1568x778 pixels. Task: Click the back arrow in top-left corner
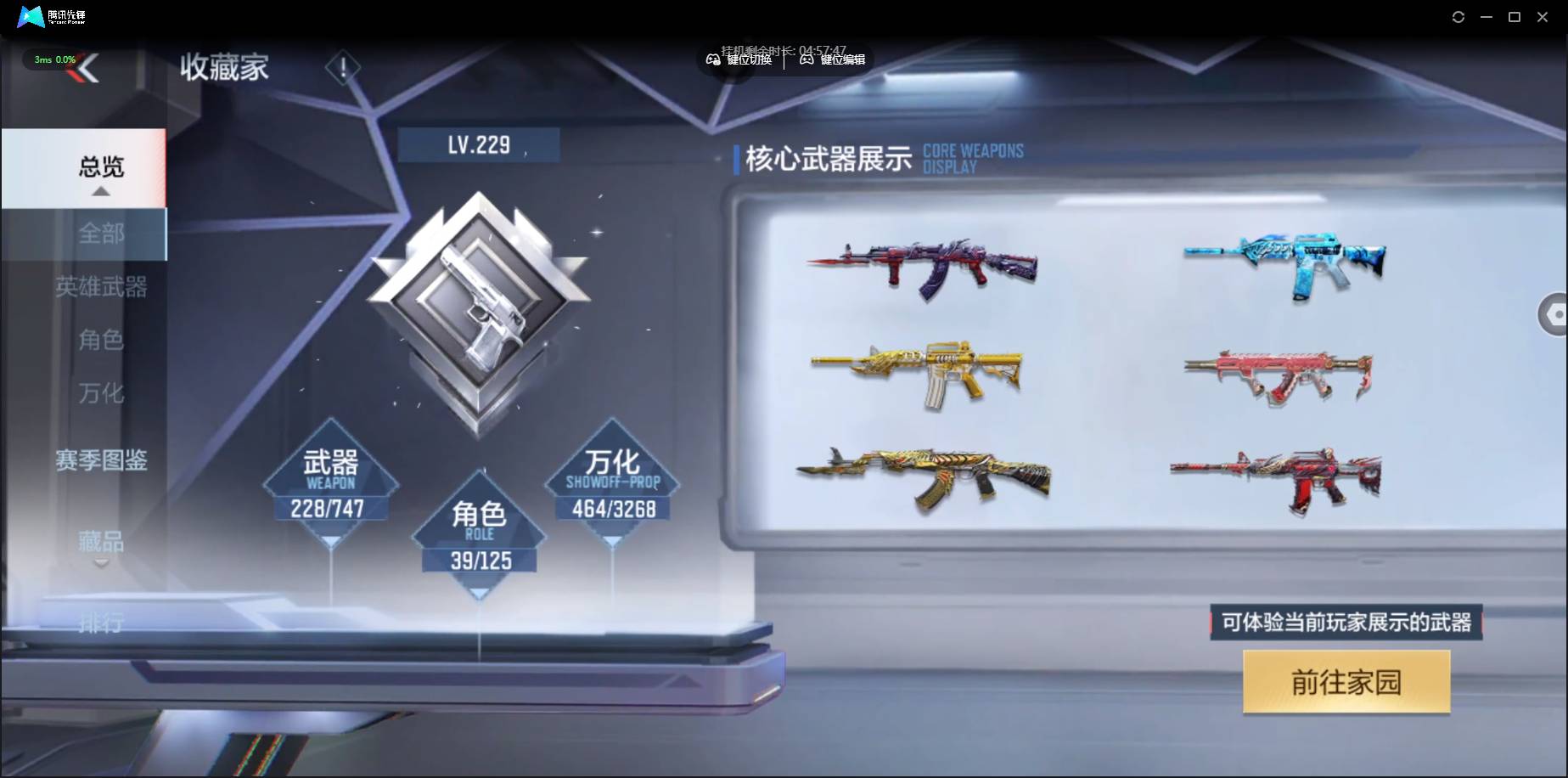(x=90, y=68)
